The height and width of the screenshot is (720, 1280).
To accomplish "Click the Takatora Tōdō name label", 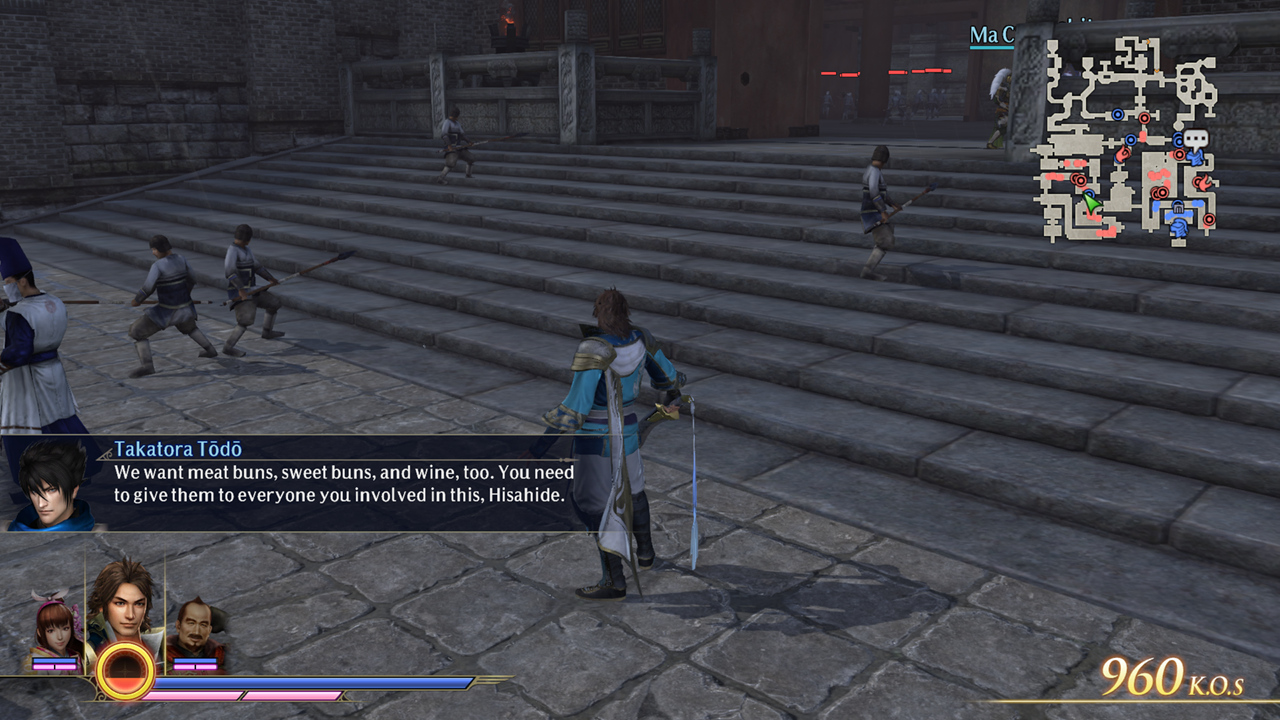I will [179, 449].
